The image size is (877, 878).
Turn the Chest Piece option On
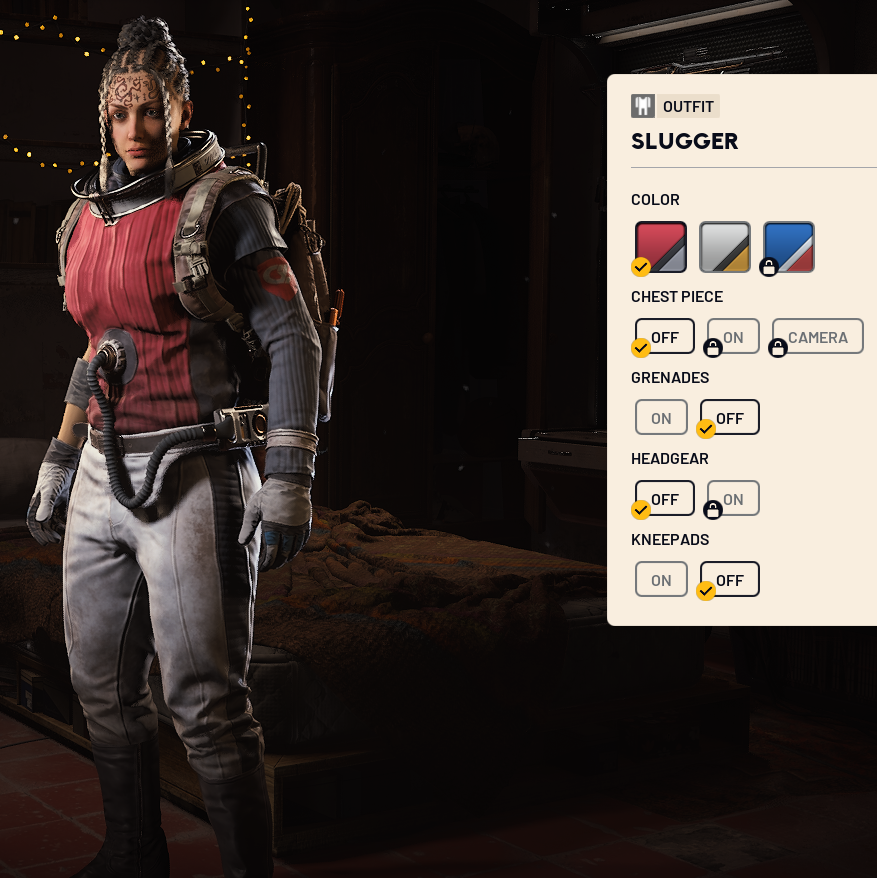click(733, 337)
